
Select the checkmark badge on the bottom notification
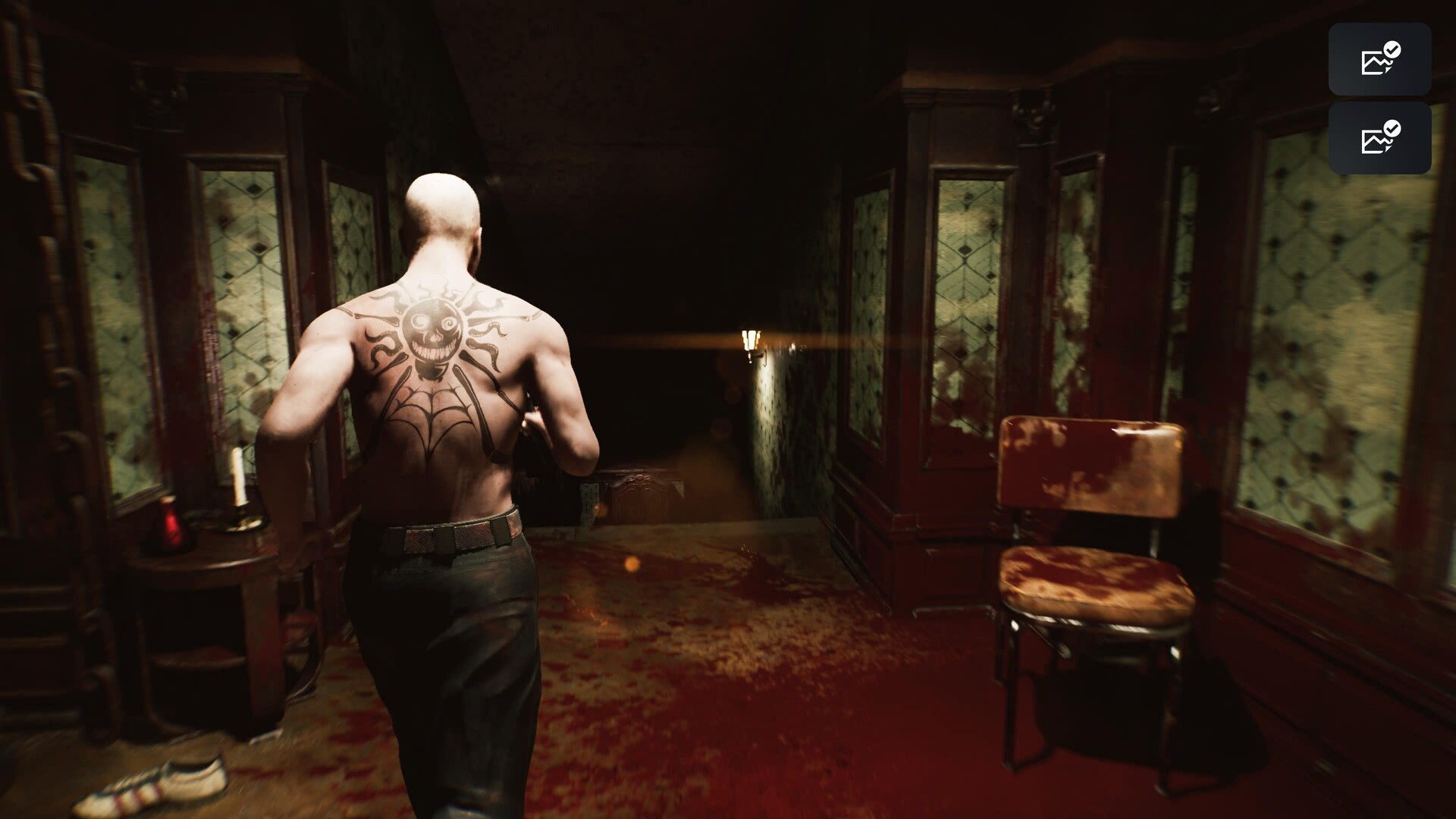pos(1391,129)
